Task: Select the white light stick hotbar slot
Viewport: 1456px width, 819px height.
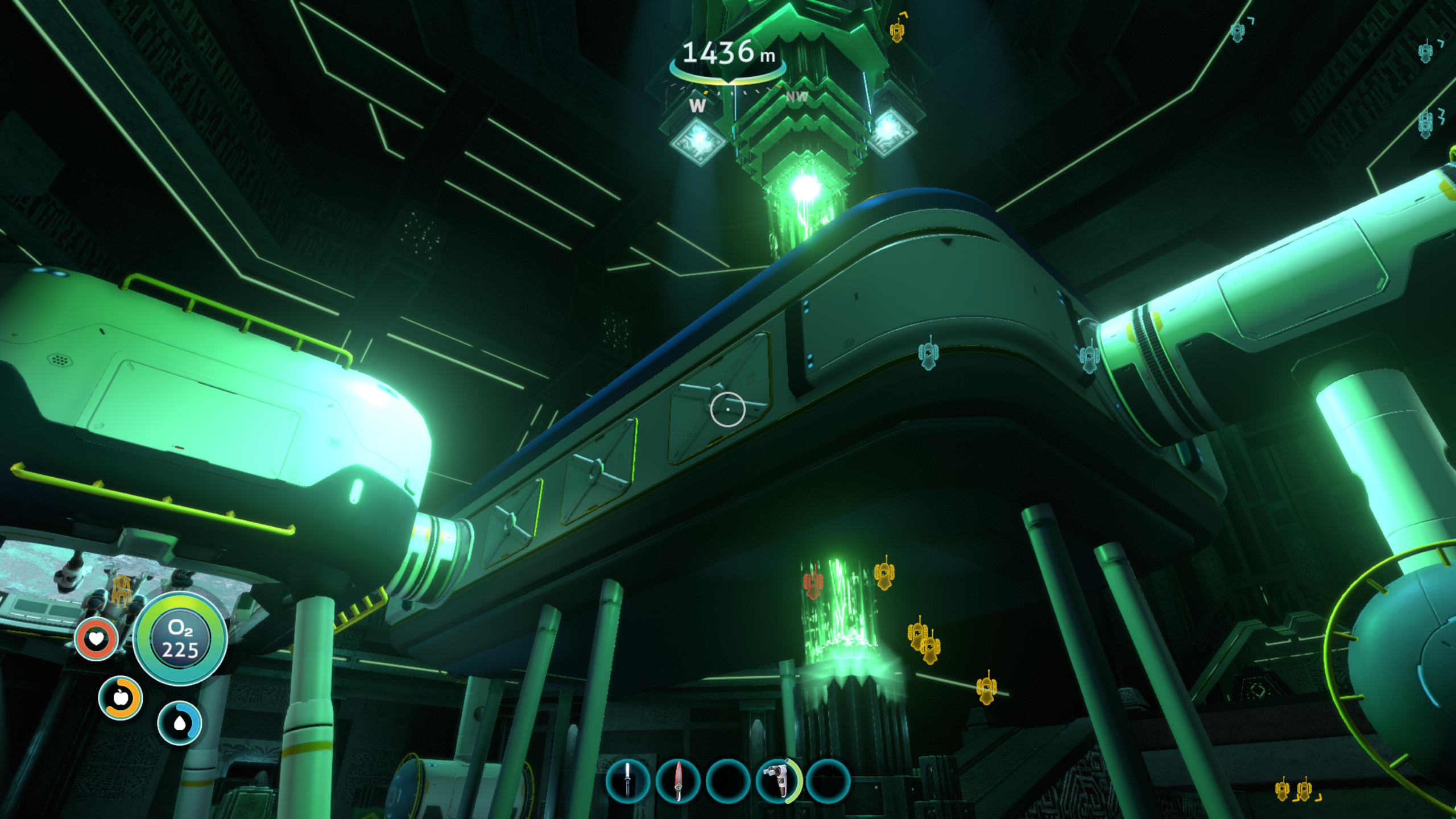Action: click(627, 781)
